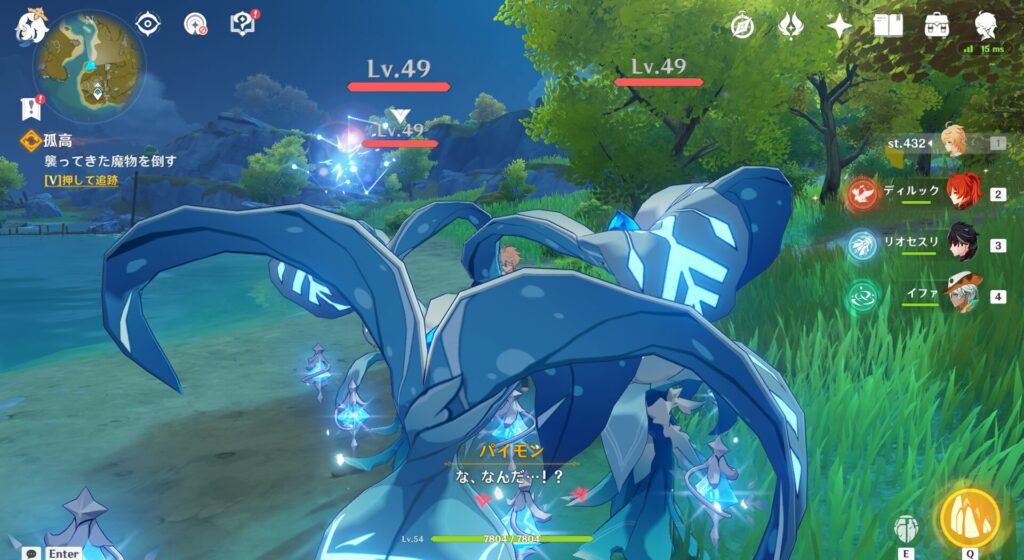Open the chat speech bubble
Image resolution: width=1024 pixels, height=560 pixels.
click(33, 553)
